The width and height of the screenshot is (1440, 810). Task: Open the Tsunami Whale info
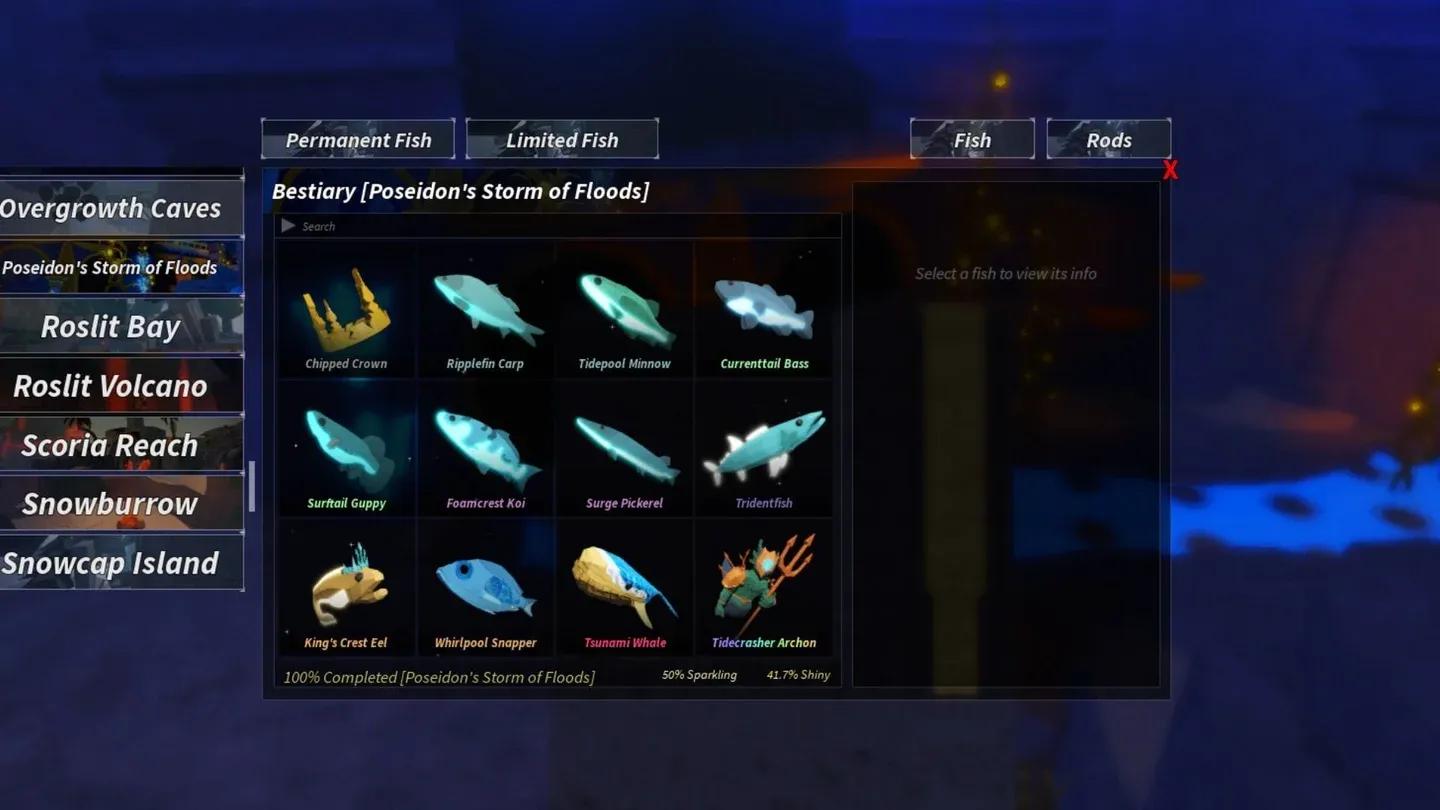coord(625,590)
